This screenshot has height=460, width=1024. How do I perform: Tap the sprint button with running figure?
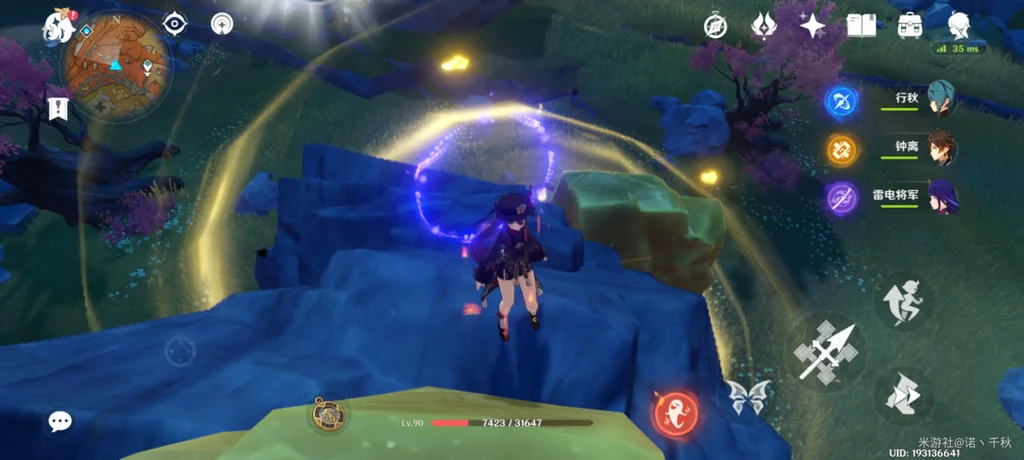(x=904, y=302)
